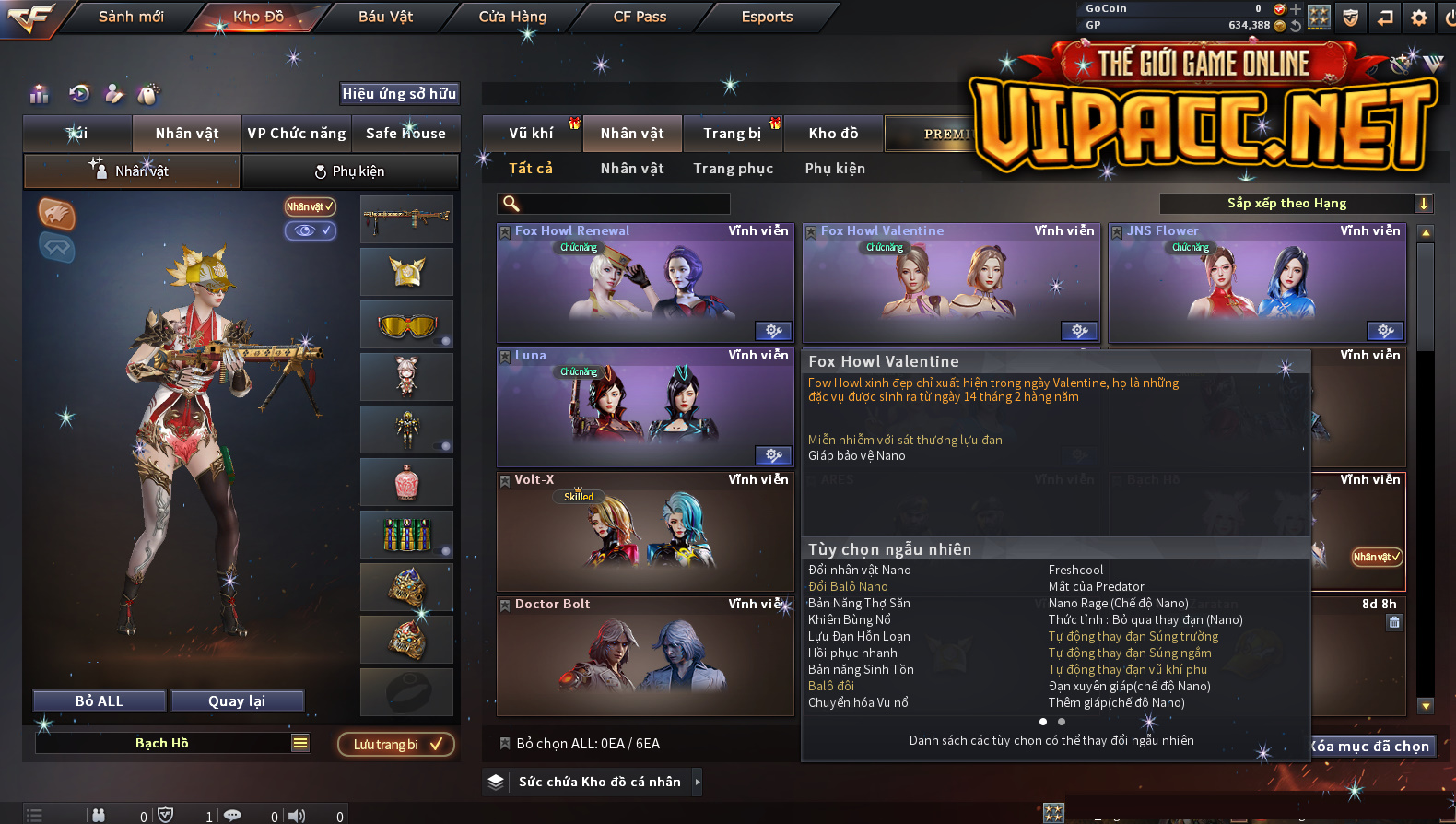Click the Hiệu ứng sở hữu button
The image size is (1456, 824).
399,93
